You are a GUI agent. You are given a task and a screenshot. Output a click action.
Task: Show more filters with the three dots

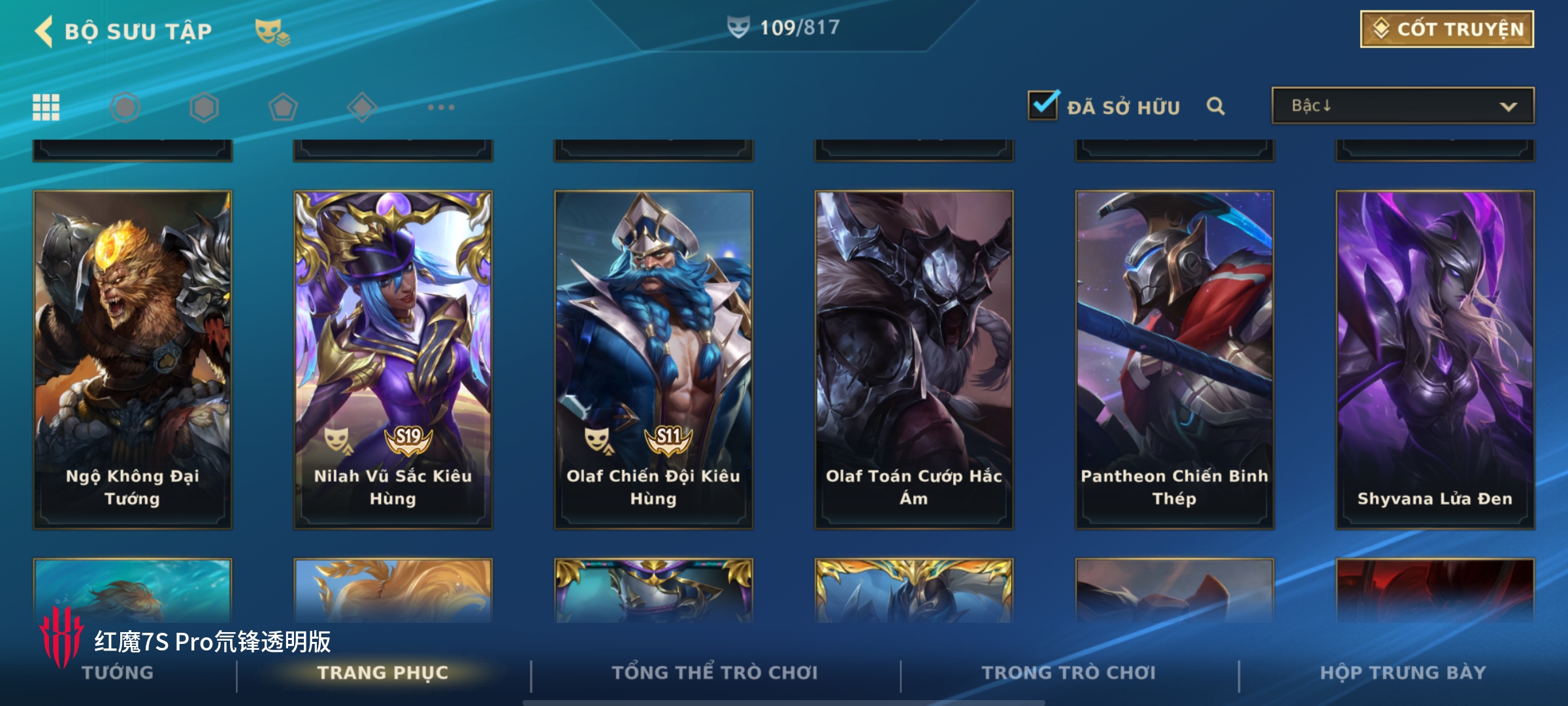click(441, 107)
